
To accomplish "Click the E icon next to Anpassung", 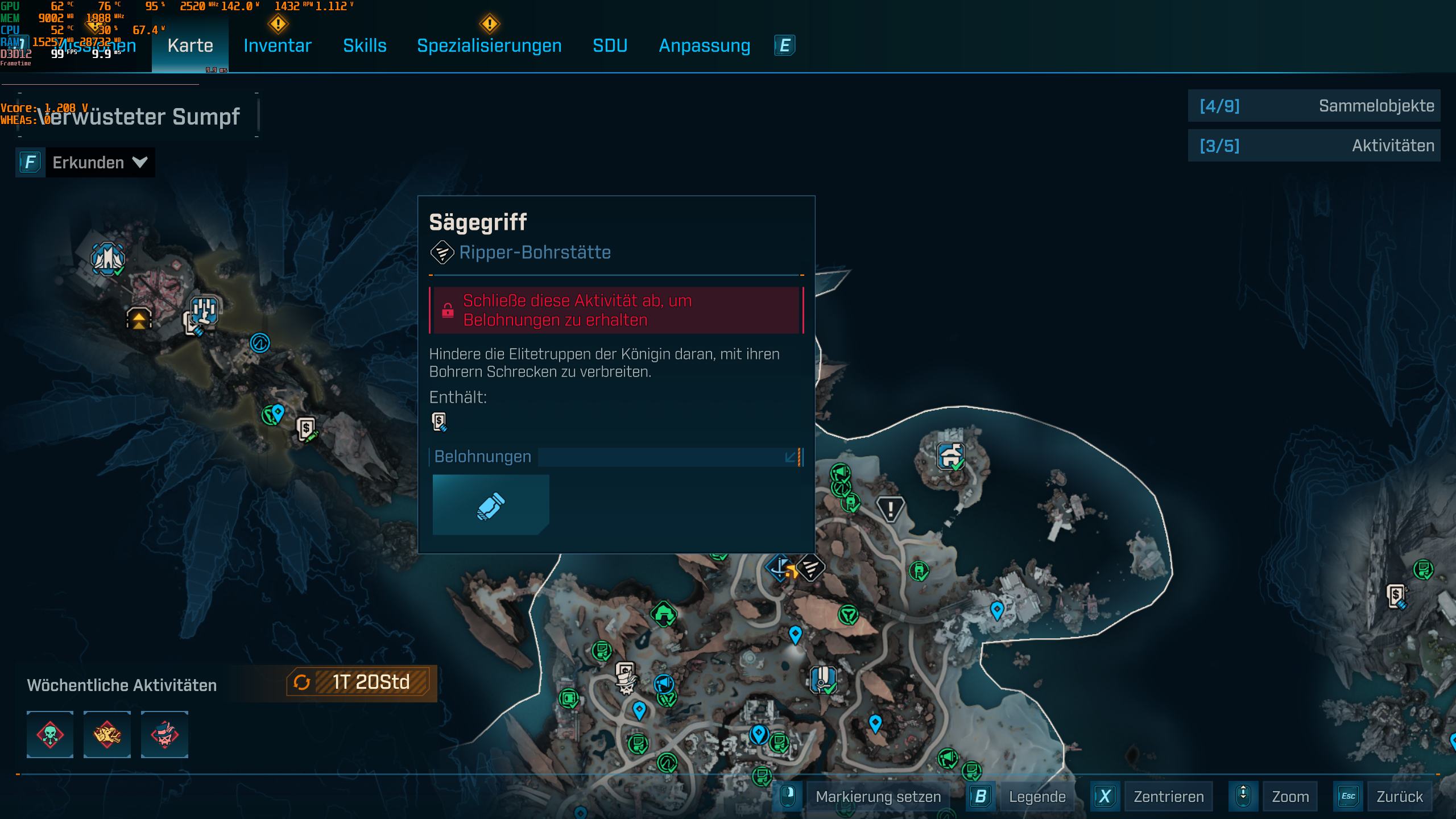I will point(784,45).
